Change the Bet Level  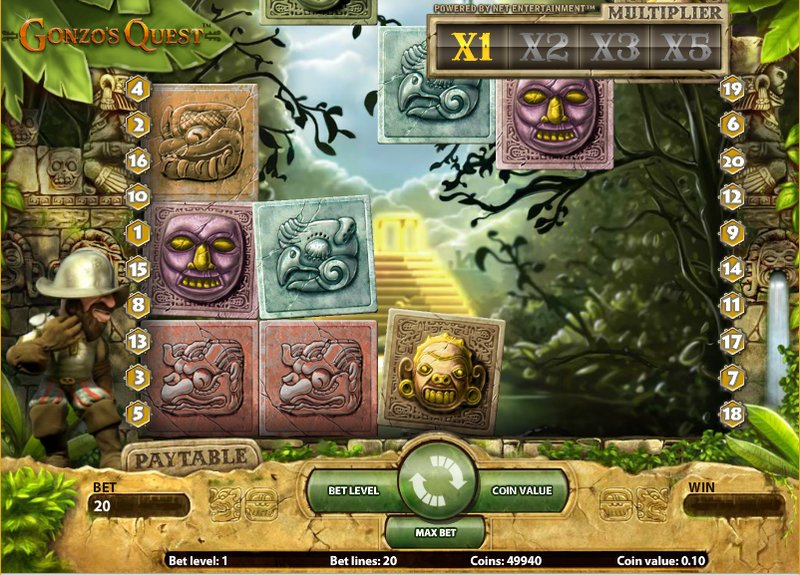tap(352, 490)
